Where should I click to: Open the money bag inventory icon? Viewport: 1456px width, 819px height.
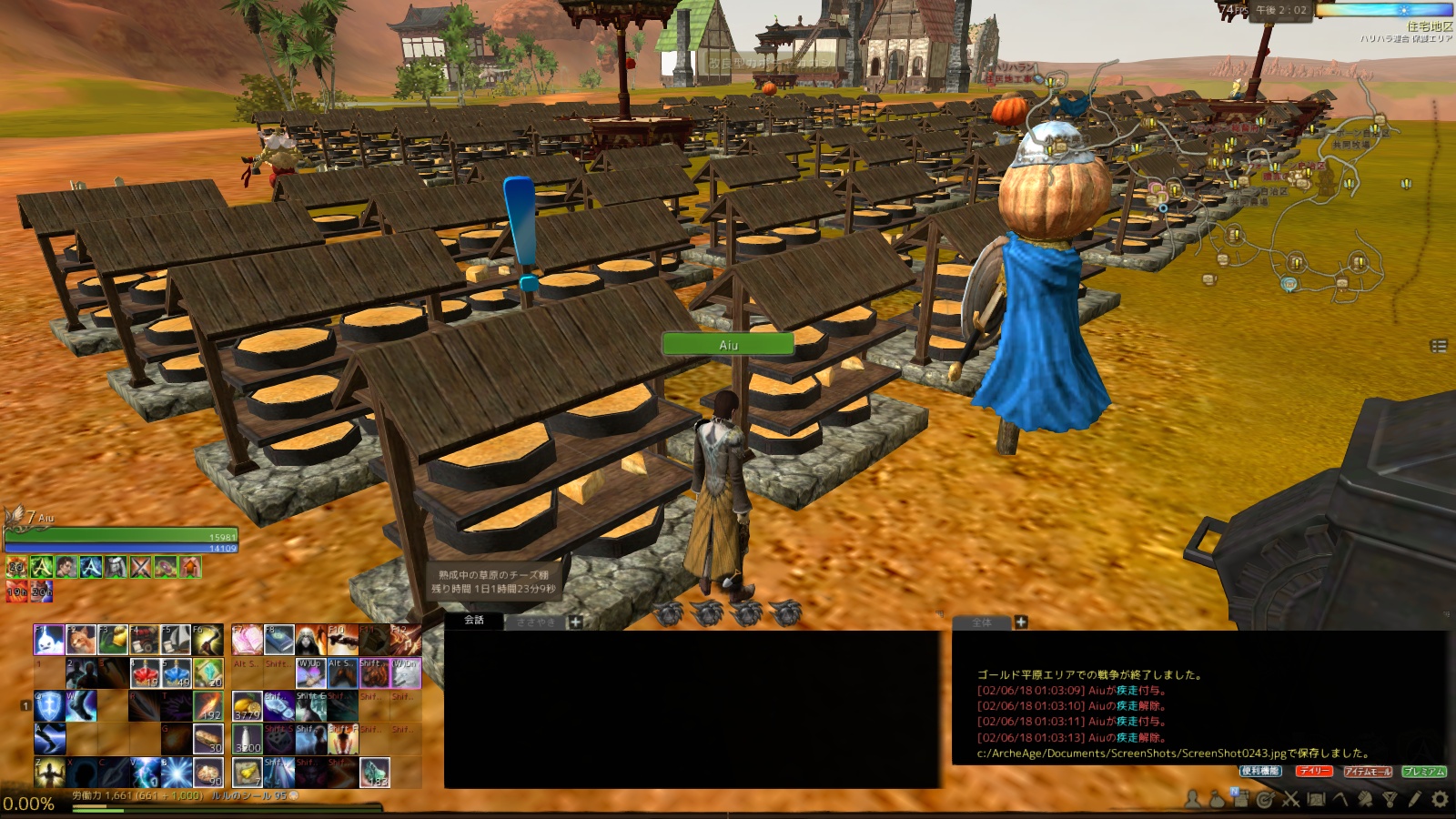point(1217,799)
